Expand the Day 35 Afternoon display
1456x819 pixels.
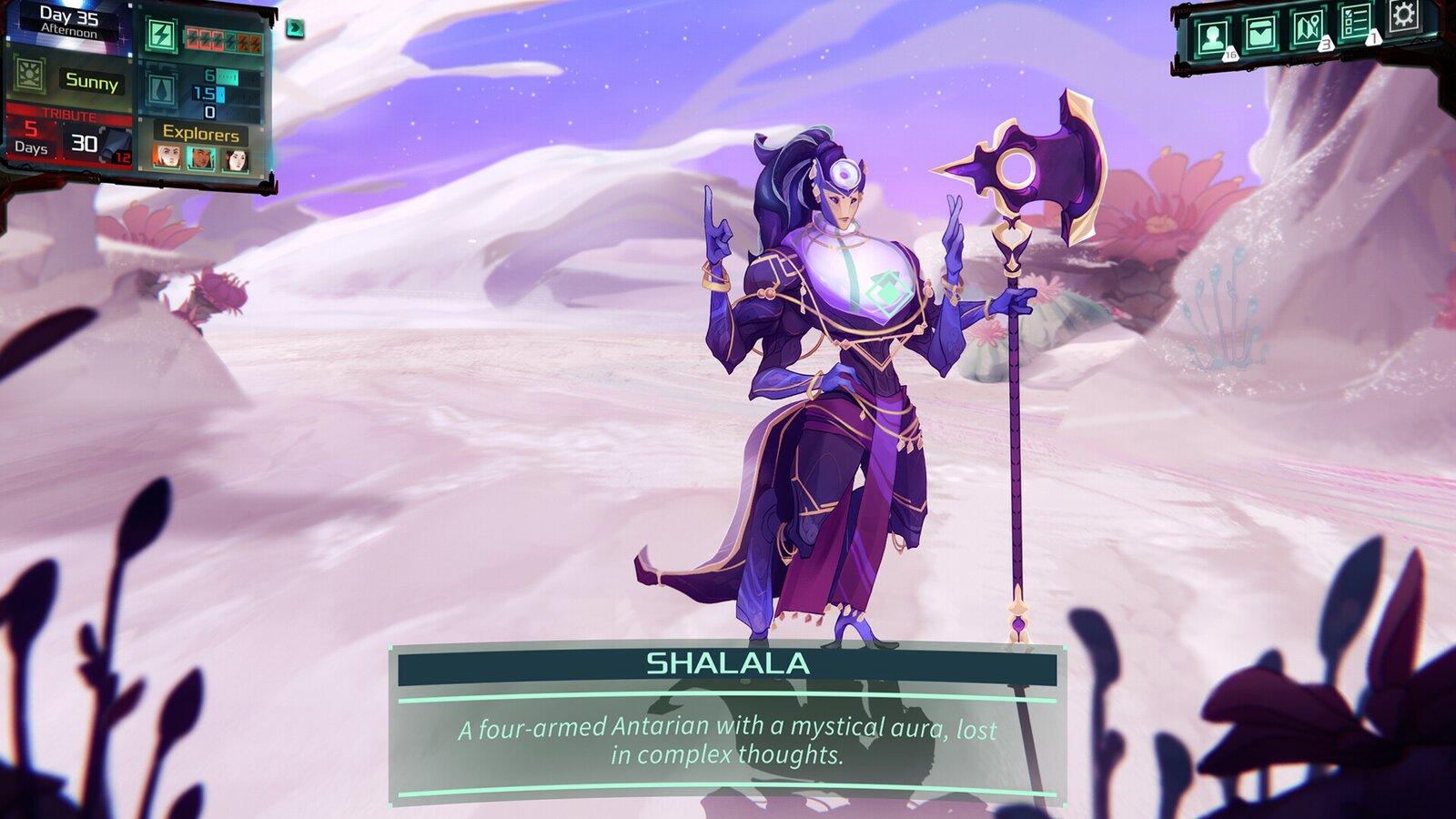68,23
